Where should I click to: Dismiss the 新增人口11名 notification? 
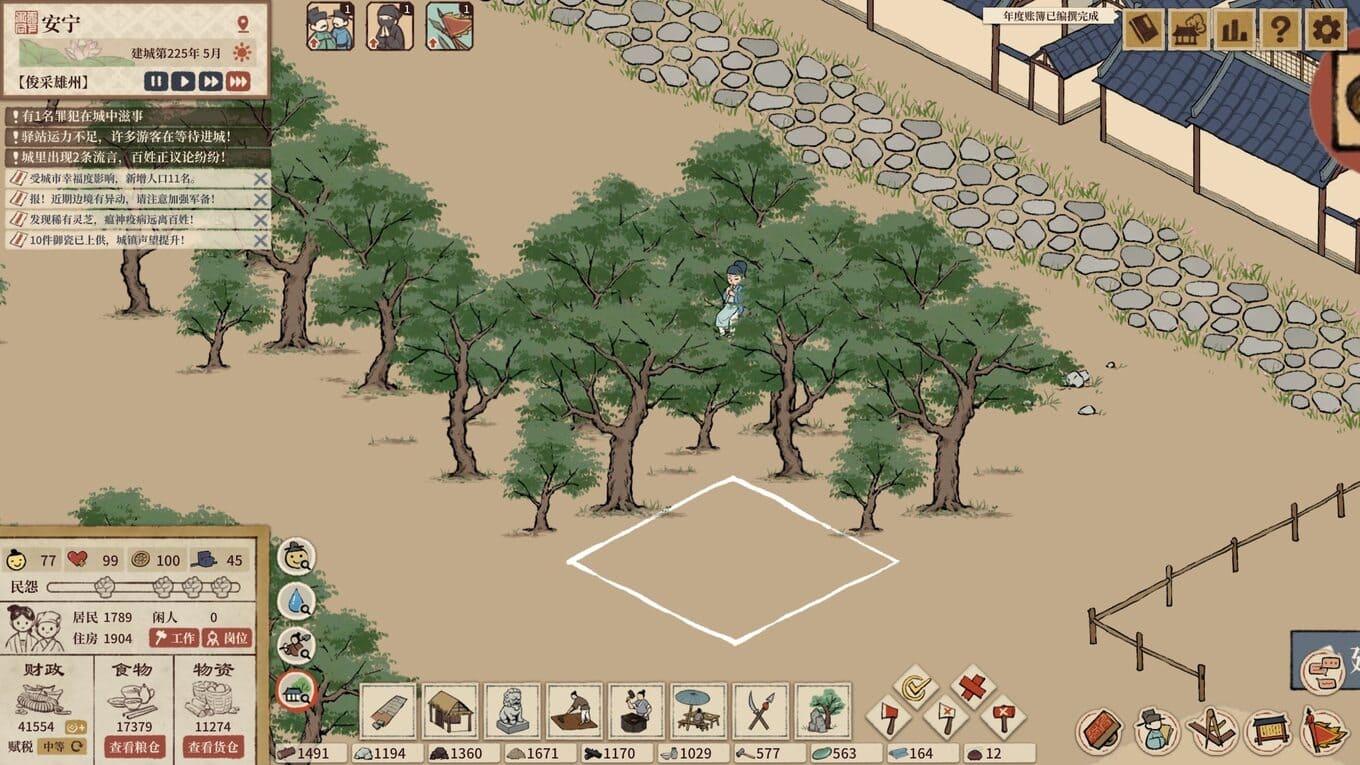(261, 179)
